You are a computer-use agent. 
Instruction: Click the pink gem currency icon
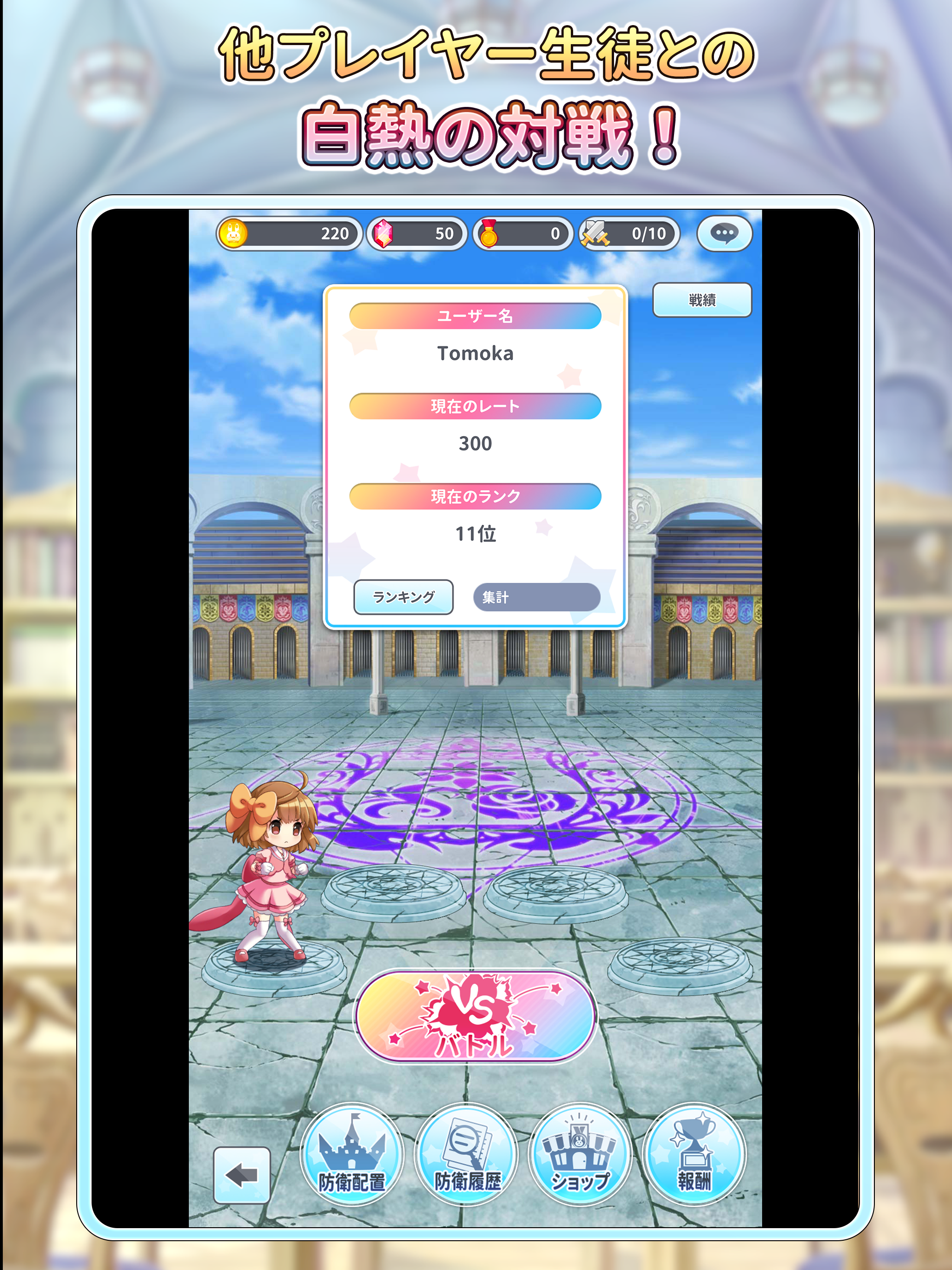(x=383, y=233)
